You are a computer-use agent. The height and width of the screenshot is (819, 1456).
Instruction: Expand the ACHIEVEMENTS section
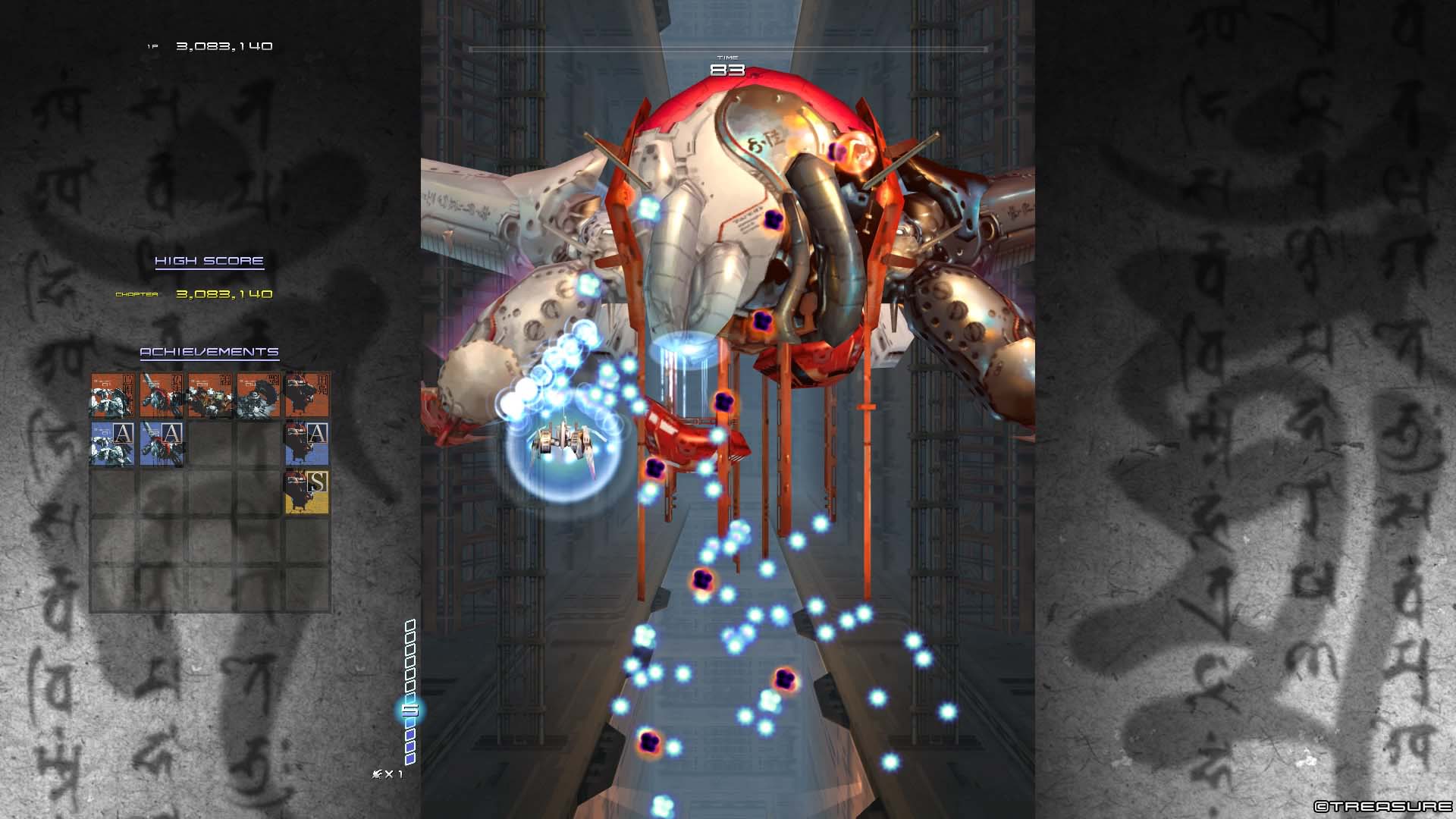pyautogui.click(x=208, y=351)
